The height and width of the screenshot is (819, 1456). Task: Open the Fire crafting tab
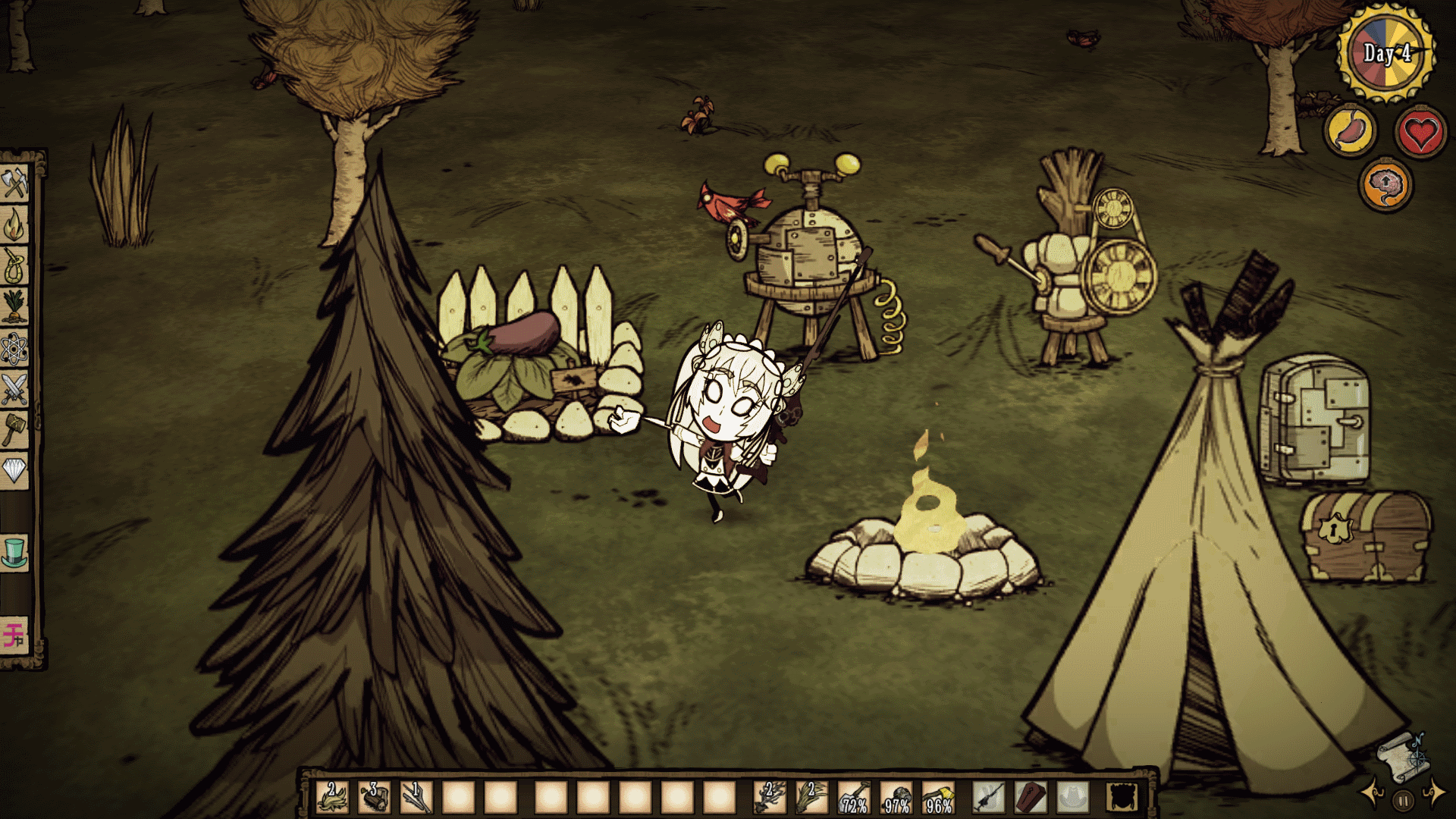[x=15, y=225]
